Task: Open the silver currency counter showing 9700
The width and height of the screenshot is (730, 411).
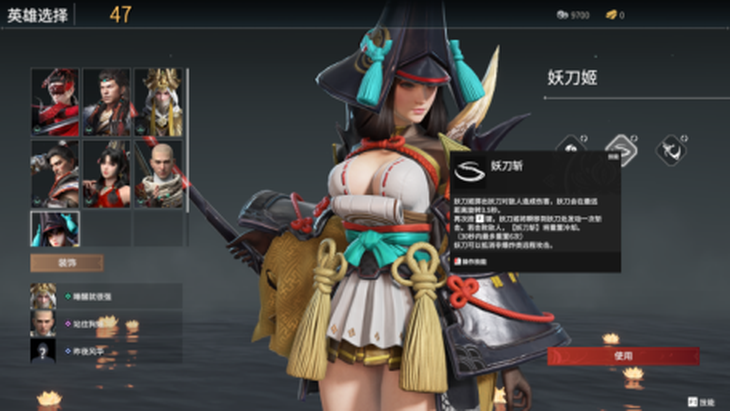Action: [x=572, y=15]
